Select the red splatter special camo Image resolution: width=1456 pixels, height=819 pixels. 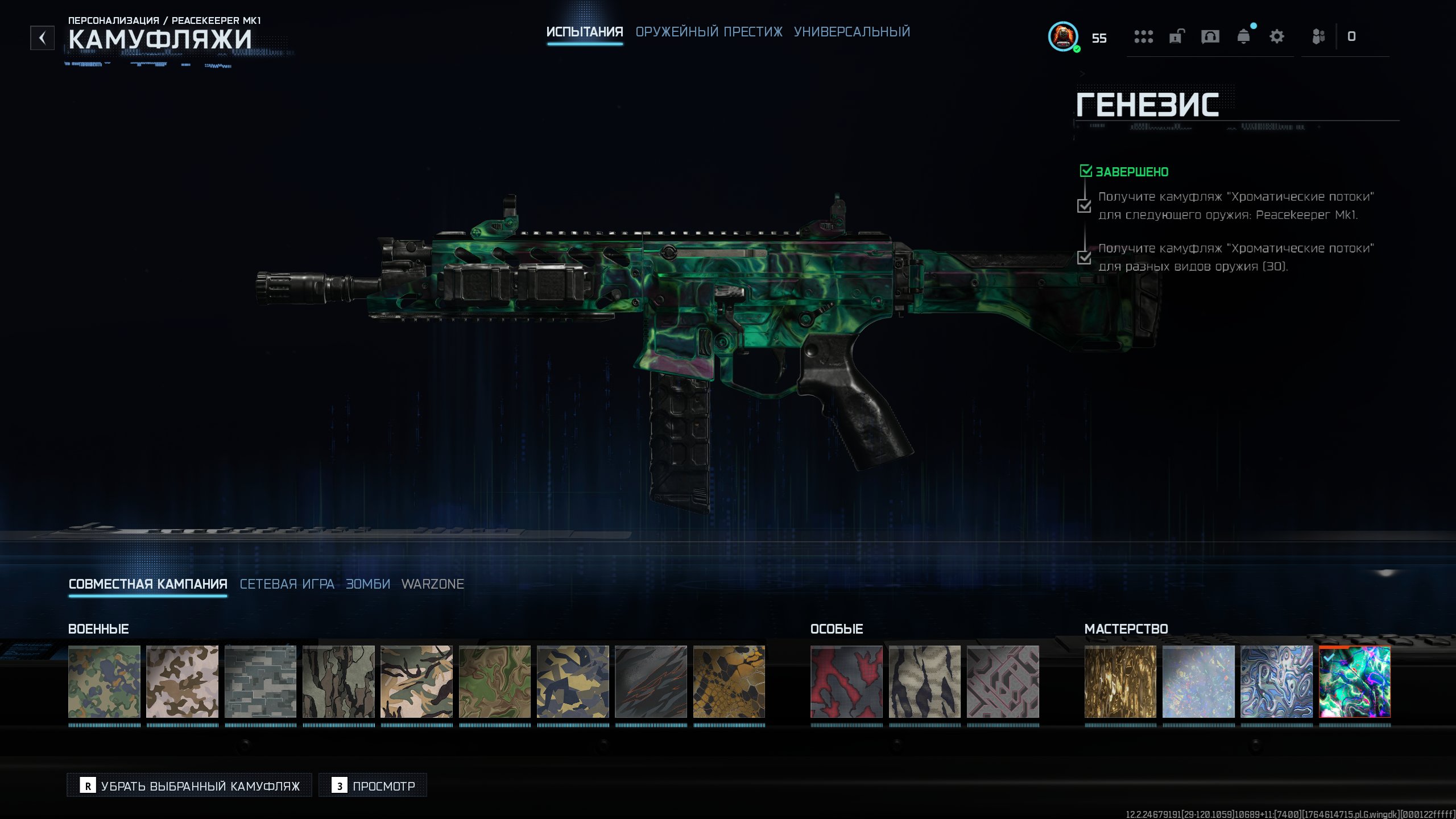pyautogui.click(x=846, y=681)
